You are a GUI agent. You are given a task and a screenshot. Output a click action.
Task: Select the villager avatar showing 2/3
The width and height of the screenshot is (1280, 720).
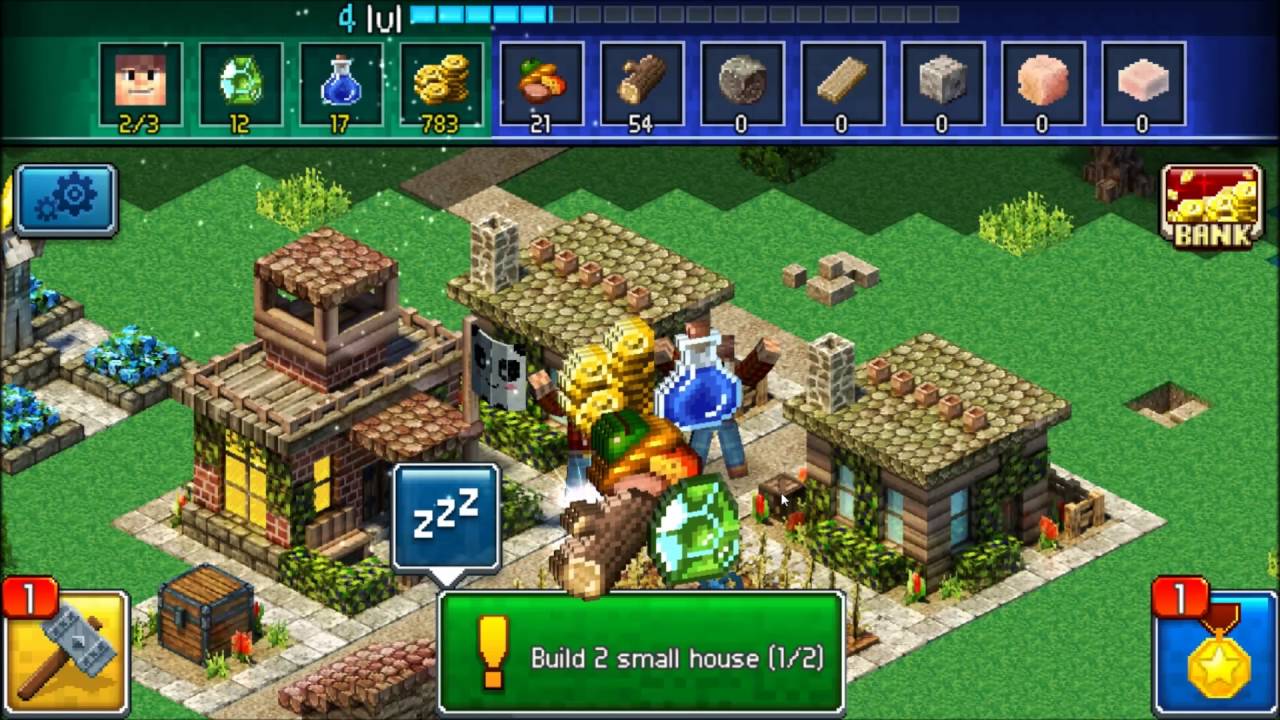coord(141,85)
